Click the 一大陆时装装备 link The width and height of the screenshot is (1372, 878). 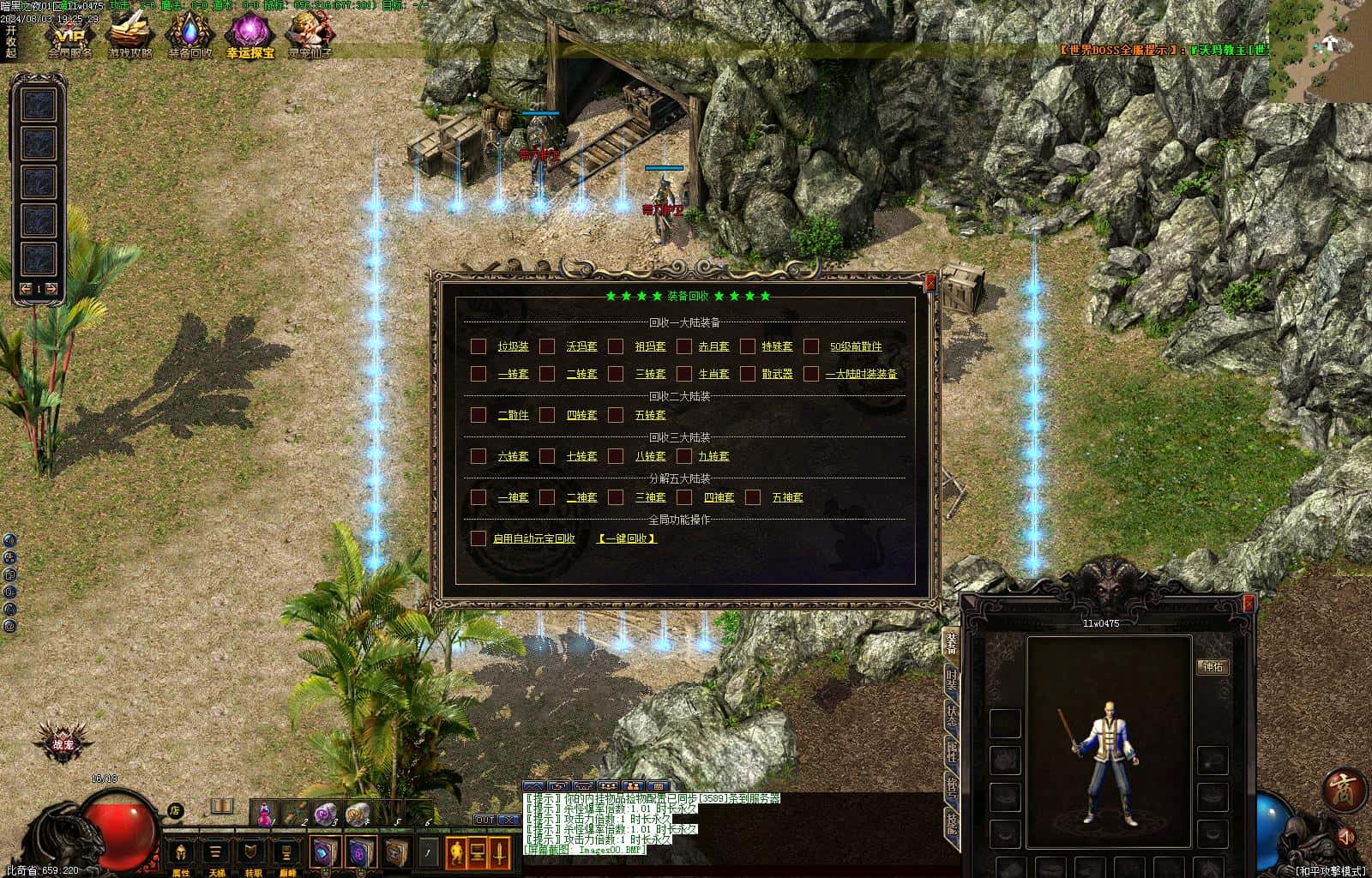point(861,374)
